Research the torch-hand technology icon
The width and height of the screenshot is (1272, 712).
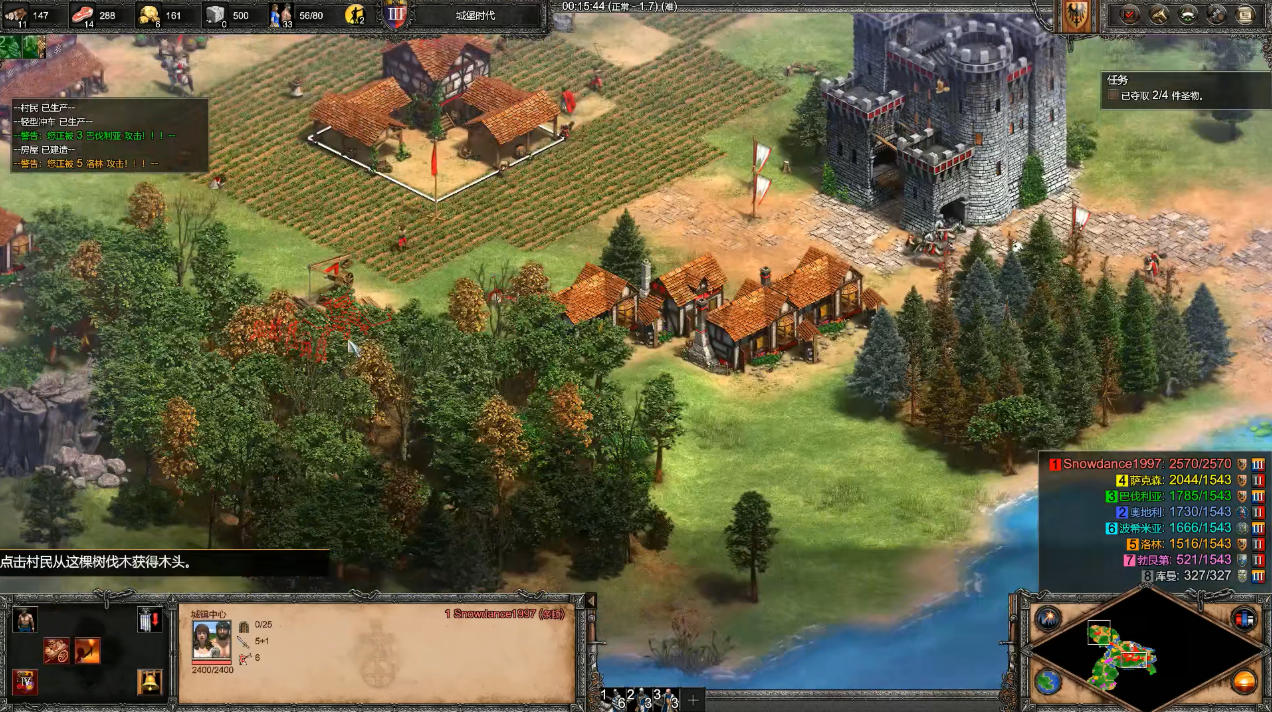tap(87, 651)
